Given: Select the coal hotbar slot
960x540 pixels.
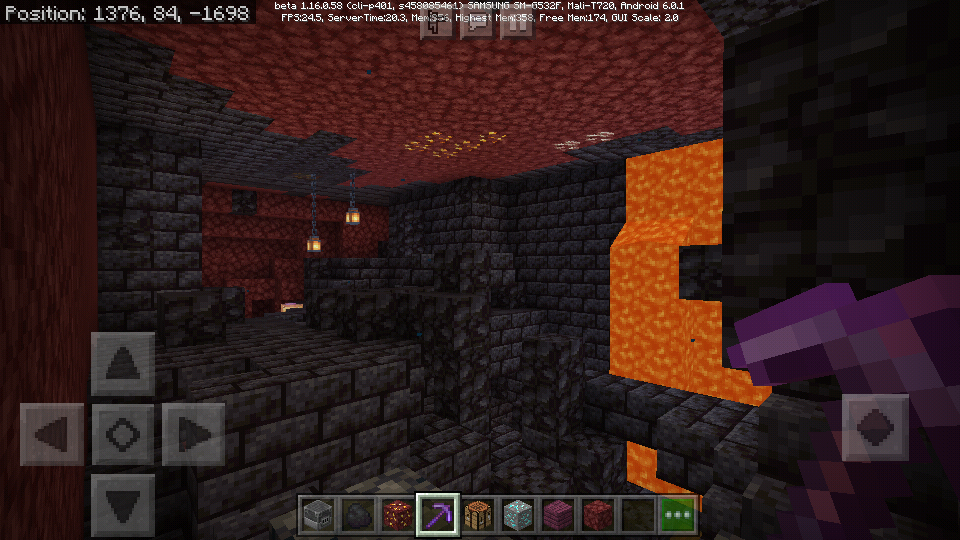Looking at the screenshot, I should [x=358, y=515].
